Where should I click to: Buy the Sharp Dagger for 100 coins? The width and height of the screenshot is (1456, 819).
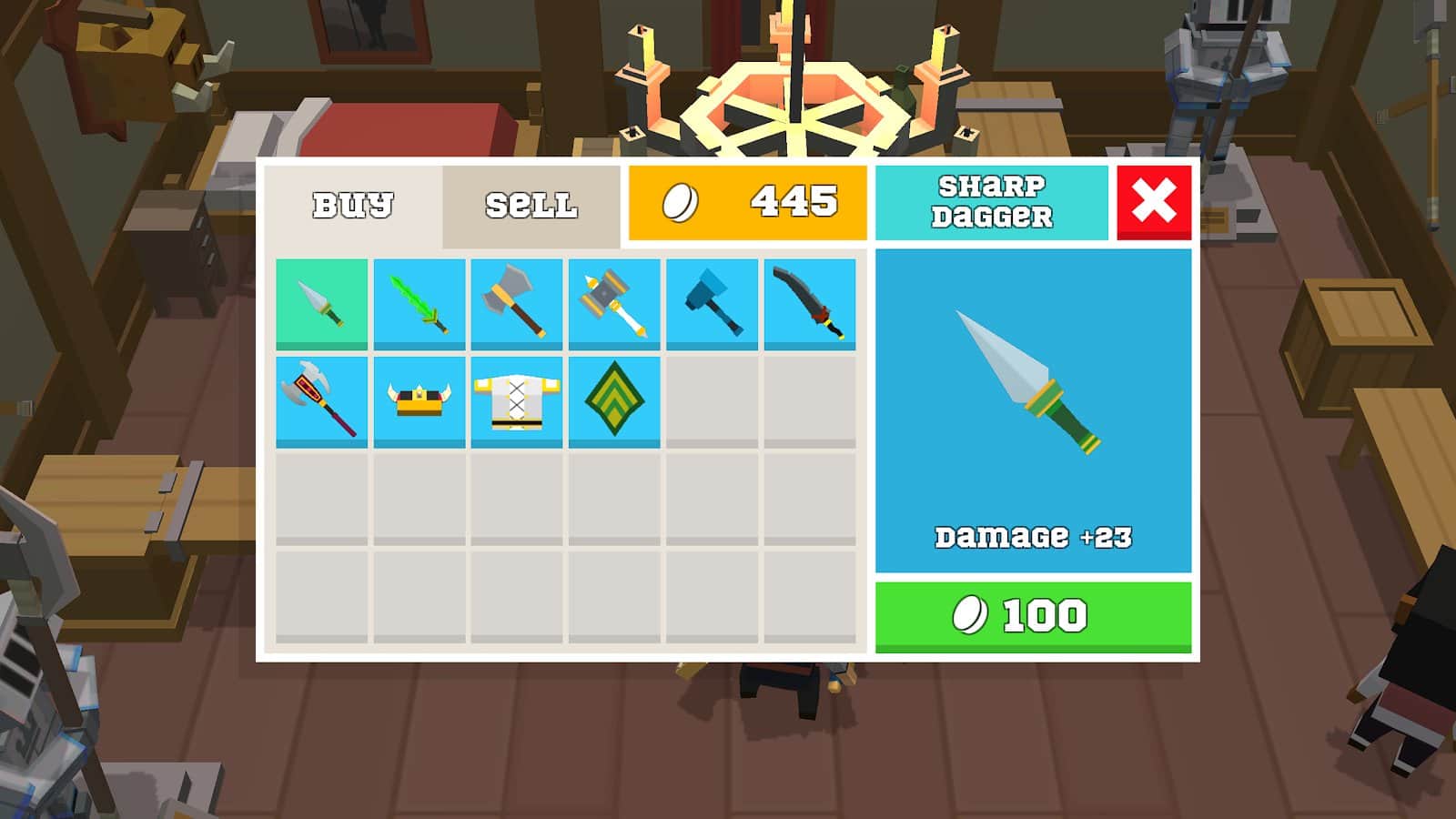coord(1033,616)
